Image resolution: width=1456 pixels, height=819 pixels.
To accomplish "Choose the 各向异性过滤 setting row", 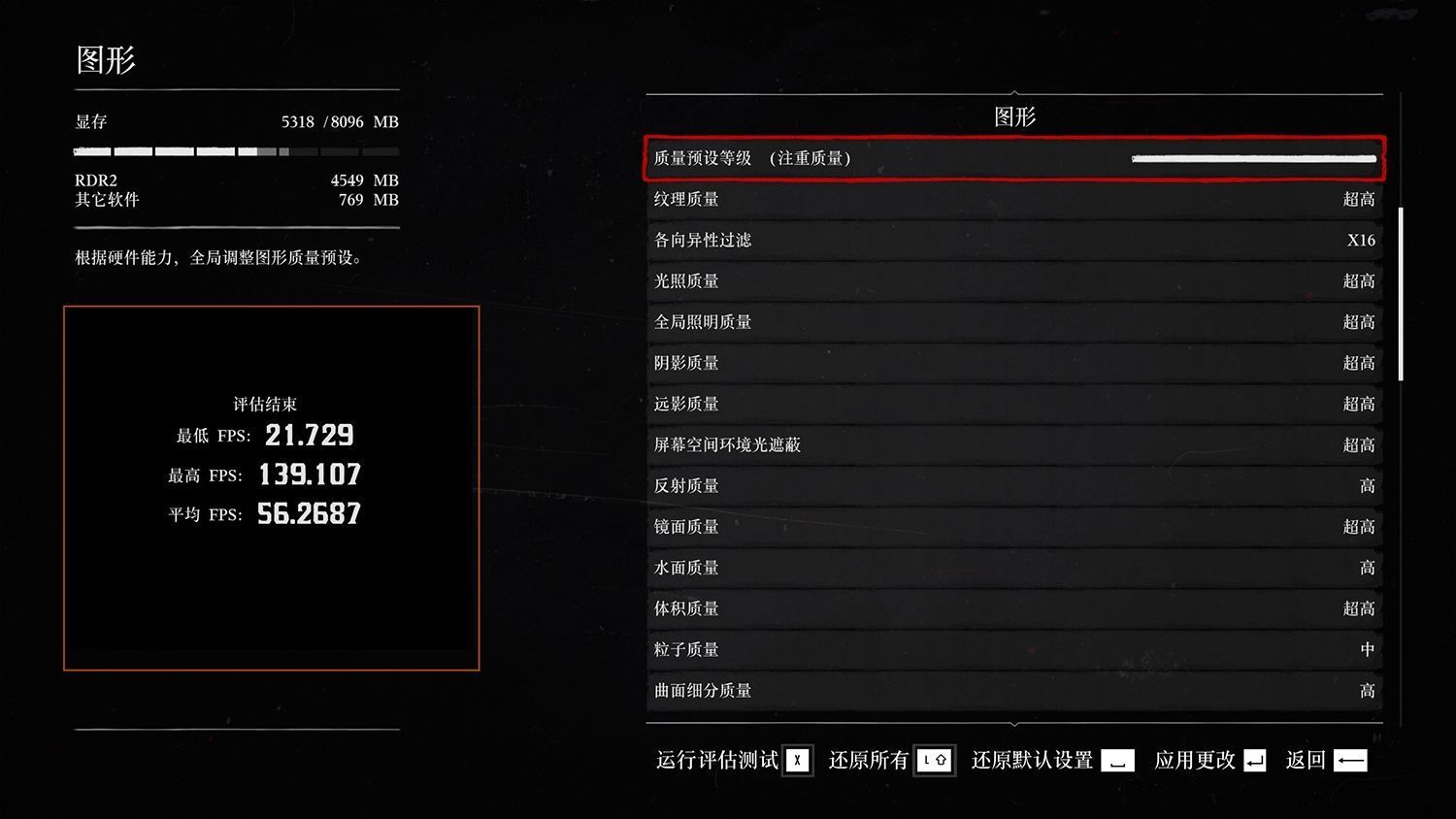I will point(1014,240).
